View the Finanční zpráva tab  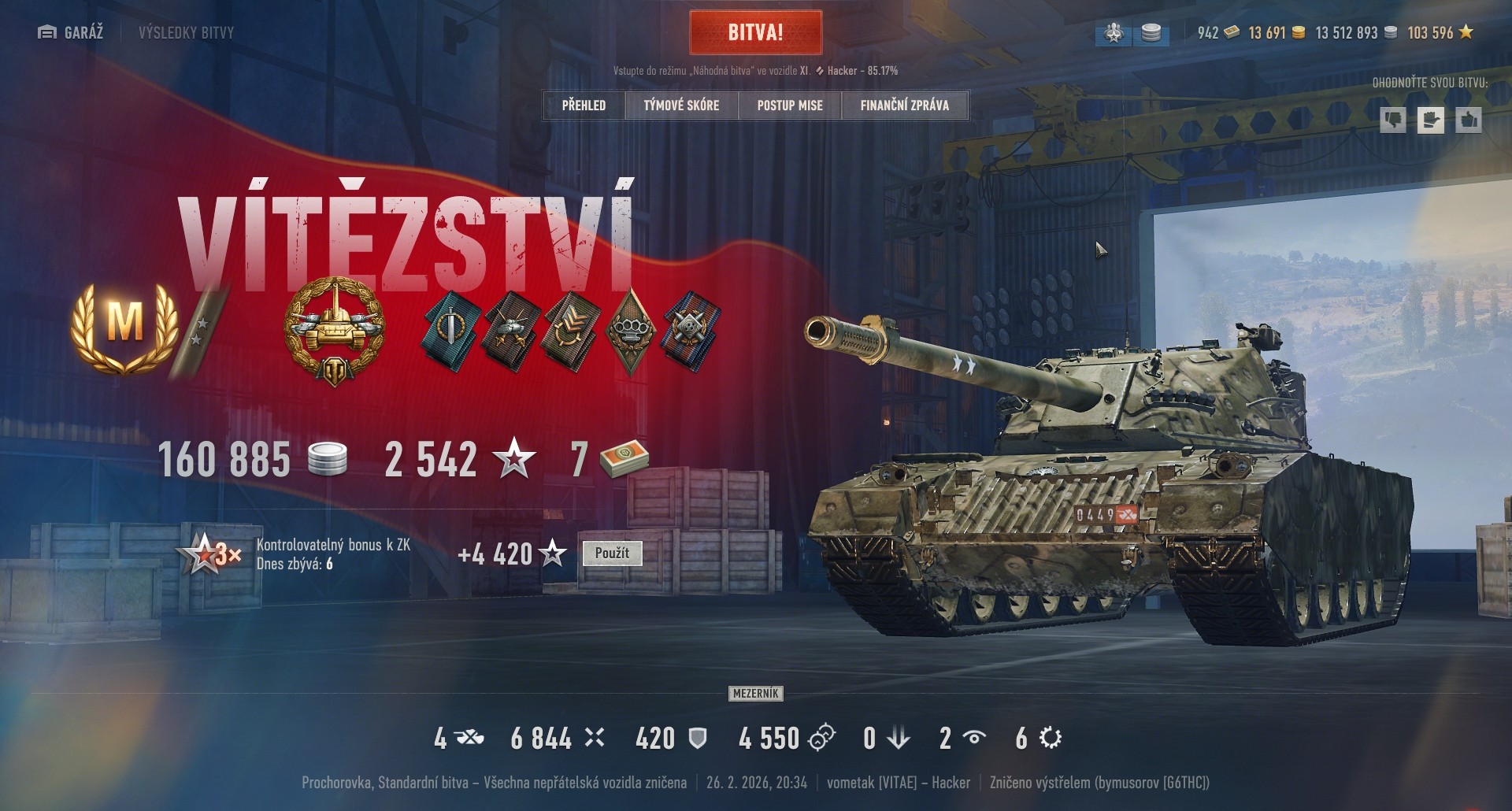coord(905,106)
